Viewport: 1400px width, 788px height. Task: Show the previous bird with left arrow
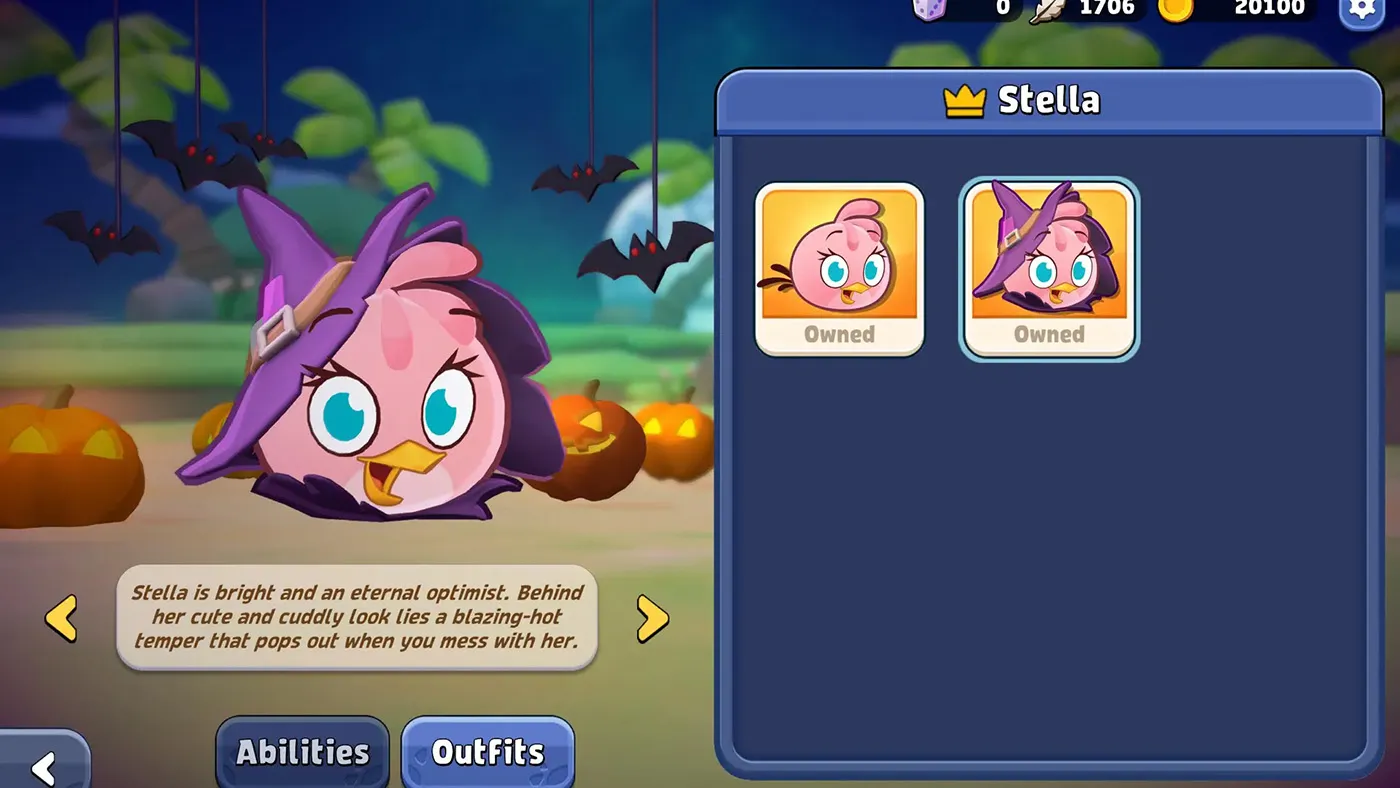point(61,618)
